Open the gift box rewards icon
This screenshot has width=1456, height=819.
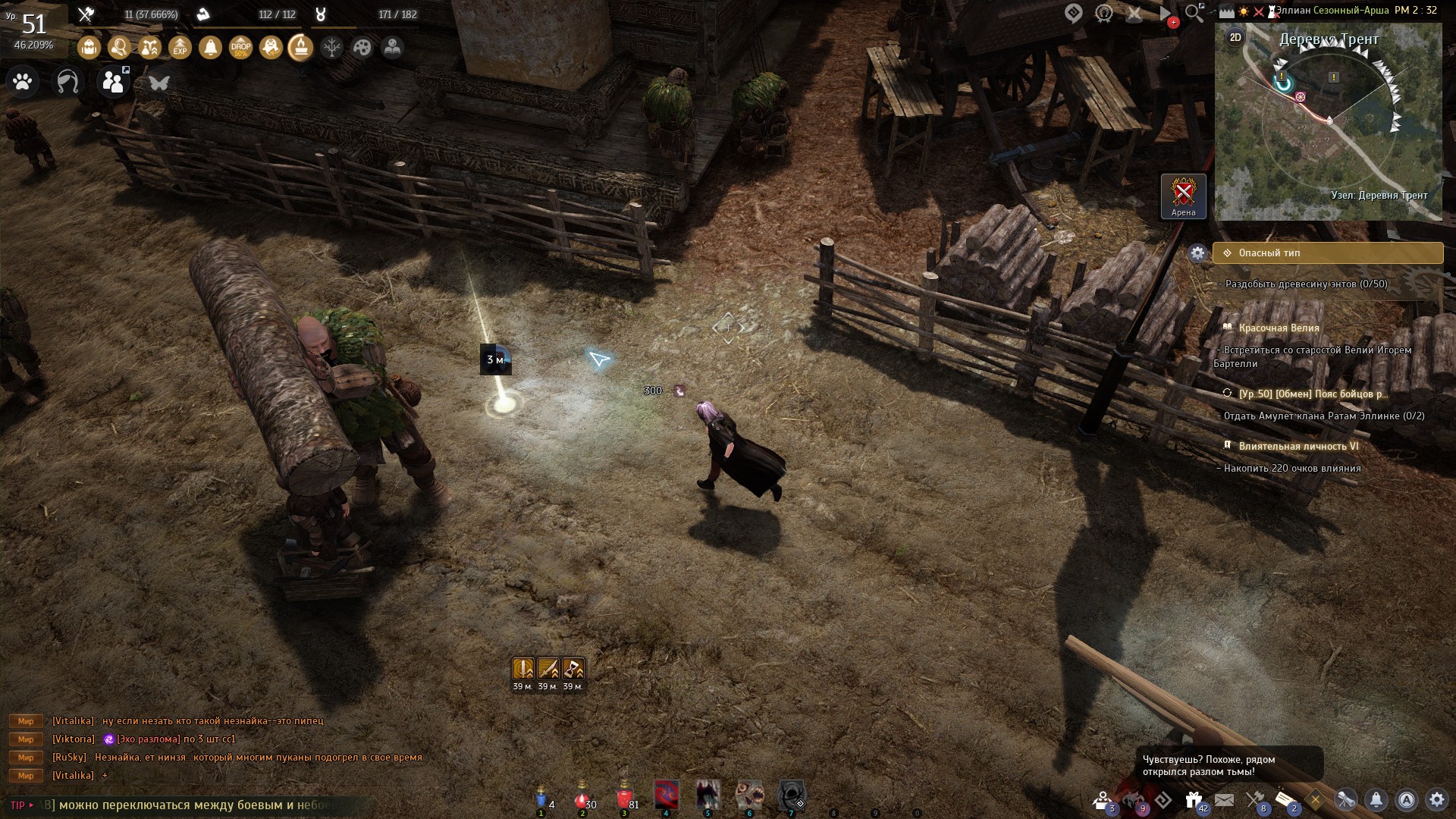coord(1194,799)
